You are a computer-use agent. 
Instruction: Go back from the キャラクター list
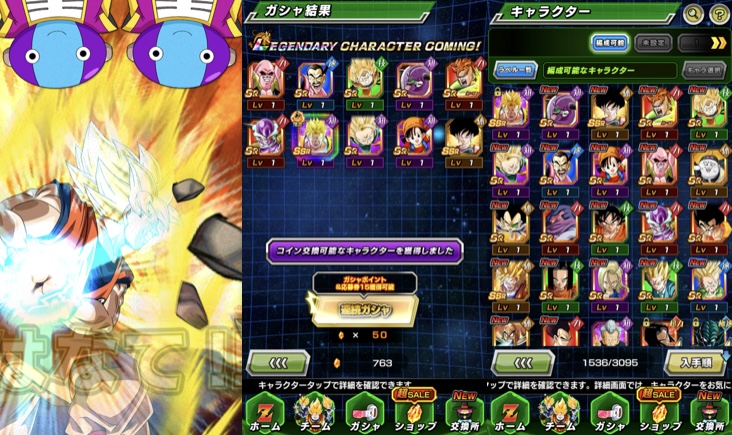click(520, 362)
